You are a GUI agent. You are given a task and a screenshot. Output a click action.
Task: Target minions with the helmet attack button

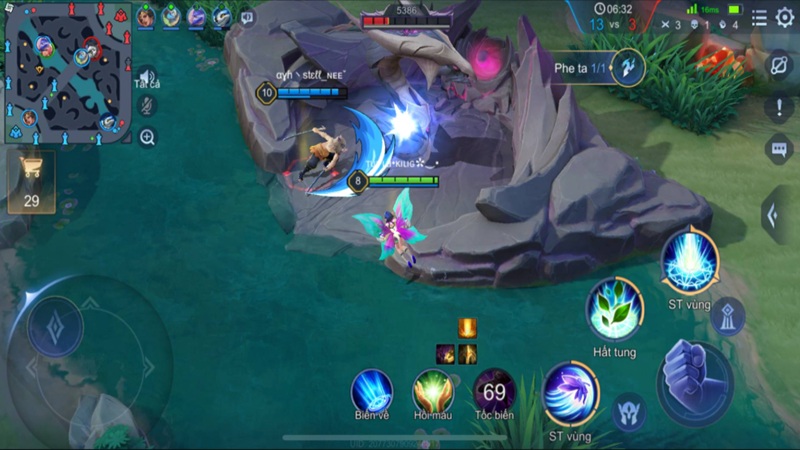click(628, 411)
